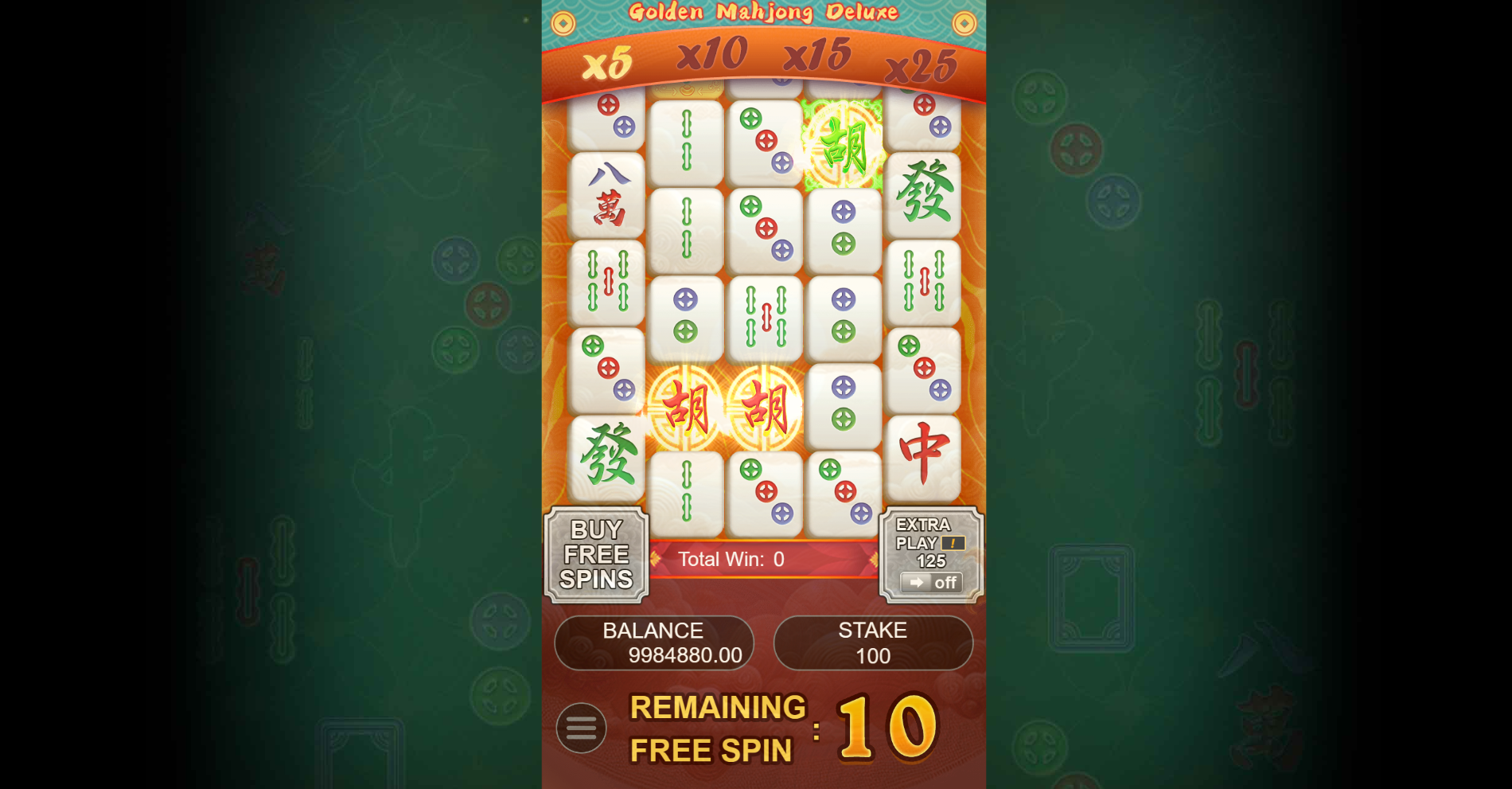1512x789 pixels.
Task: Select the 八萬 character tile
Action: [606, 194]
